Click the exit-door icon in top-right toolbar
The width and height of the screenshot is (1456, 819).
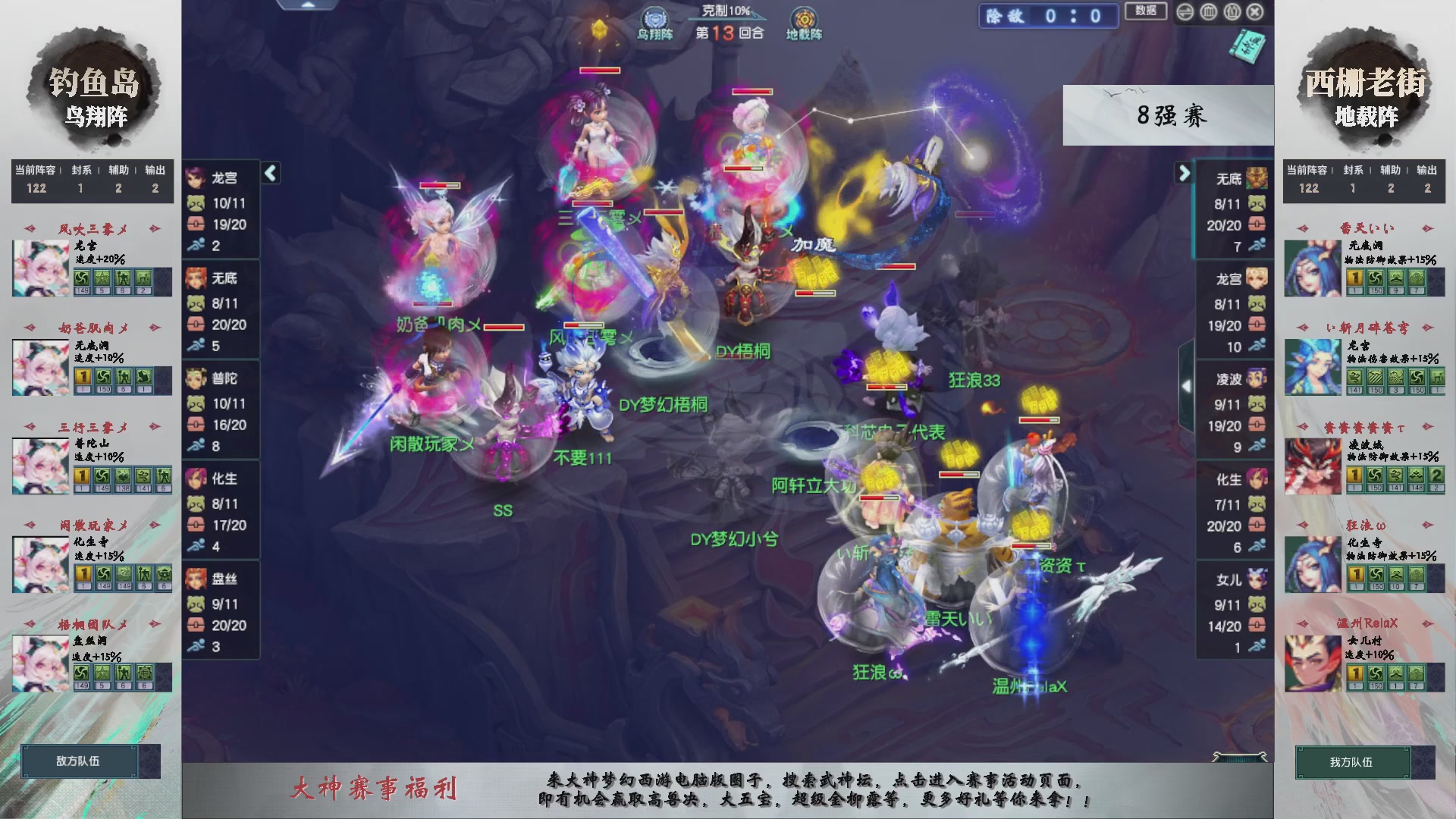[x=1232, y=11]
